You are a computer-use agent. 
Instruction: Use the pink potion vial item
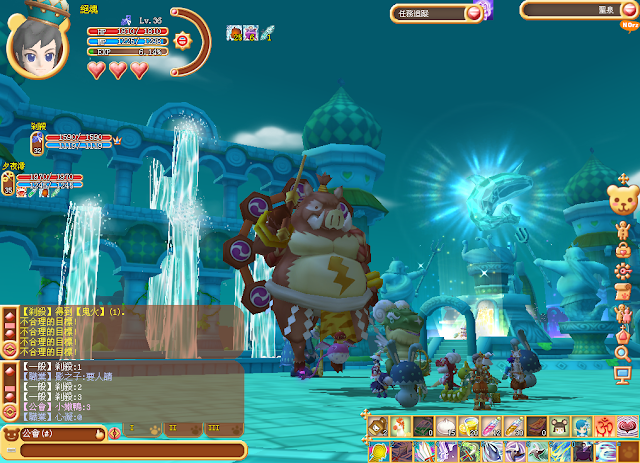coord(490,427)
